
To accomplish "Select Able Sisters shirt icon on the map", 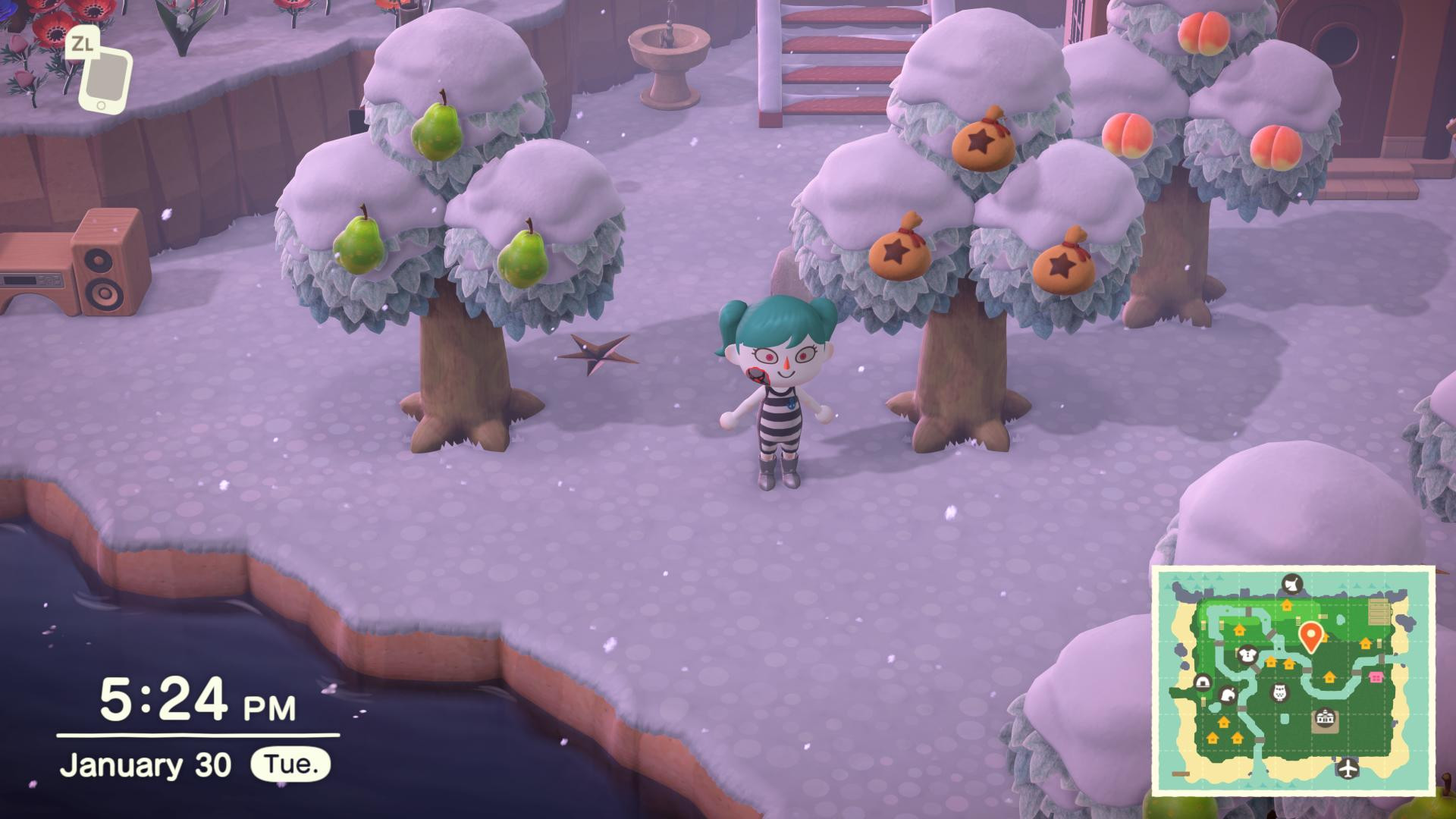I will click(1247, 656).
